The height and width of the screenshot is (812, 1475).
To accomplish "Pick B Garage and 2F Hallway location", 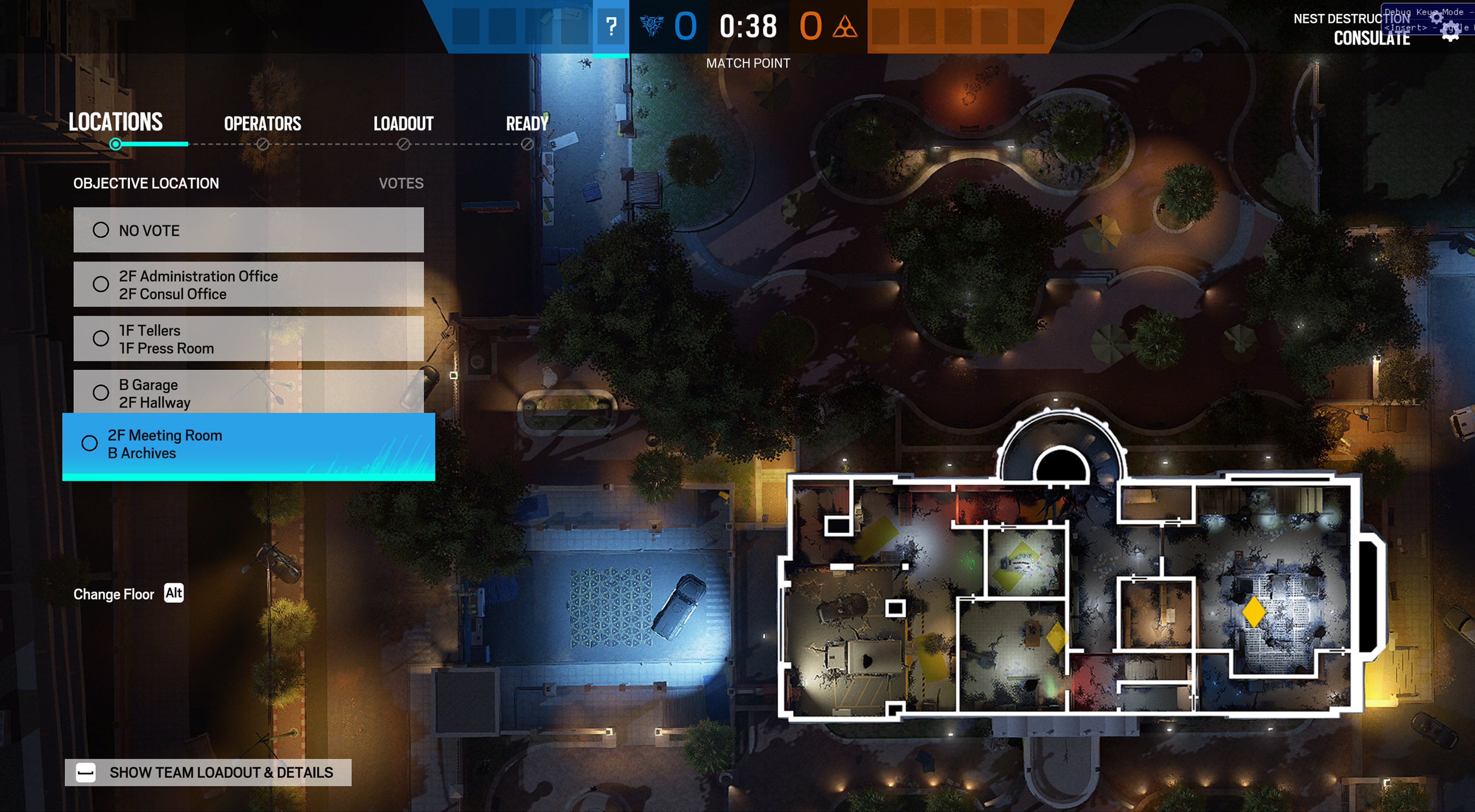I will 248,393.
